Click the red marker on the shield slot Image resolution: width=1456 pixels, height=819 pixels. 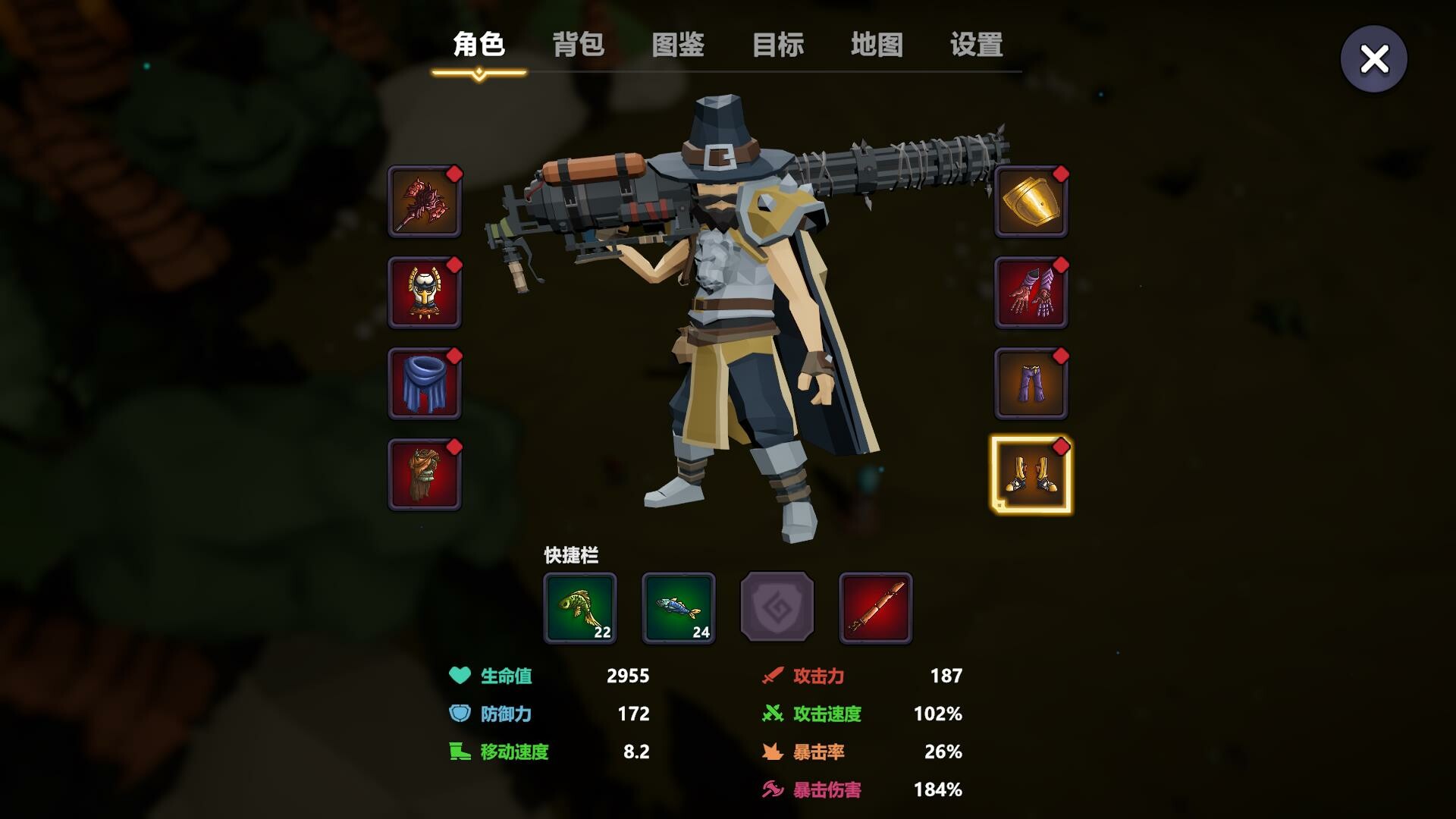(1062, 174)
